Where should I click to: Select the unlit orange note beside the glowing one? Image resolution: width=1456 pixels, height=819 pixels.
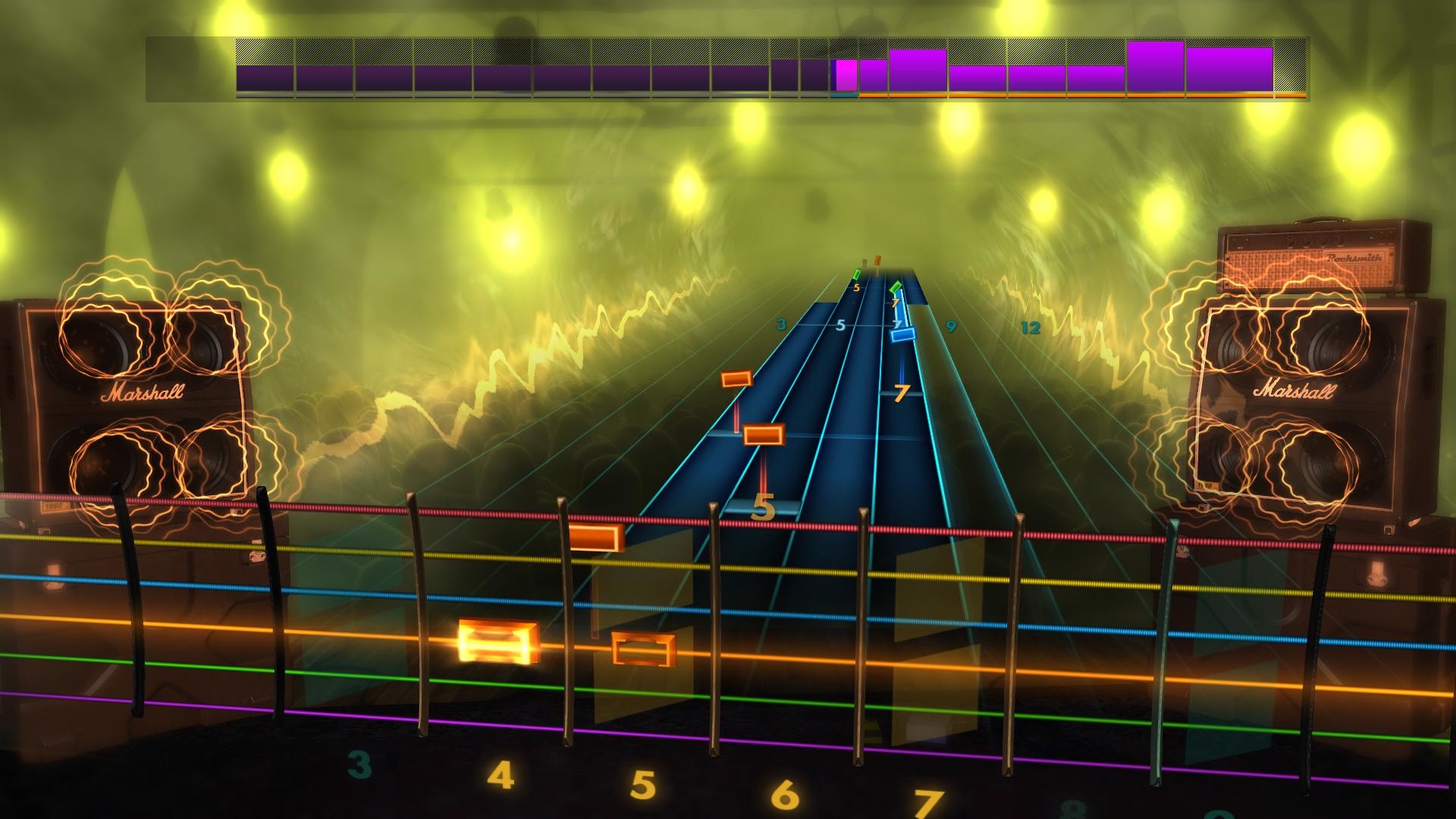[x=641, y=648]
